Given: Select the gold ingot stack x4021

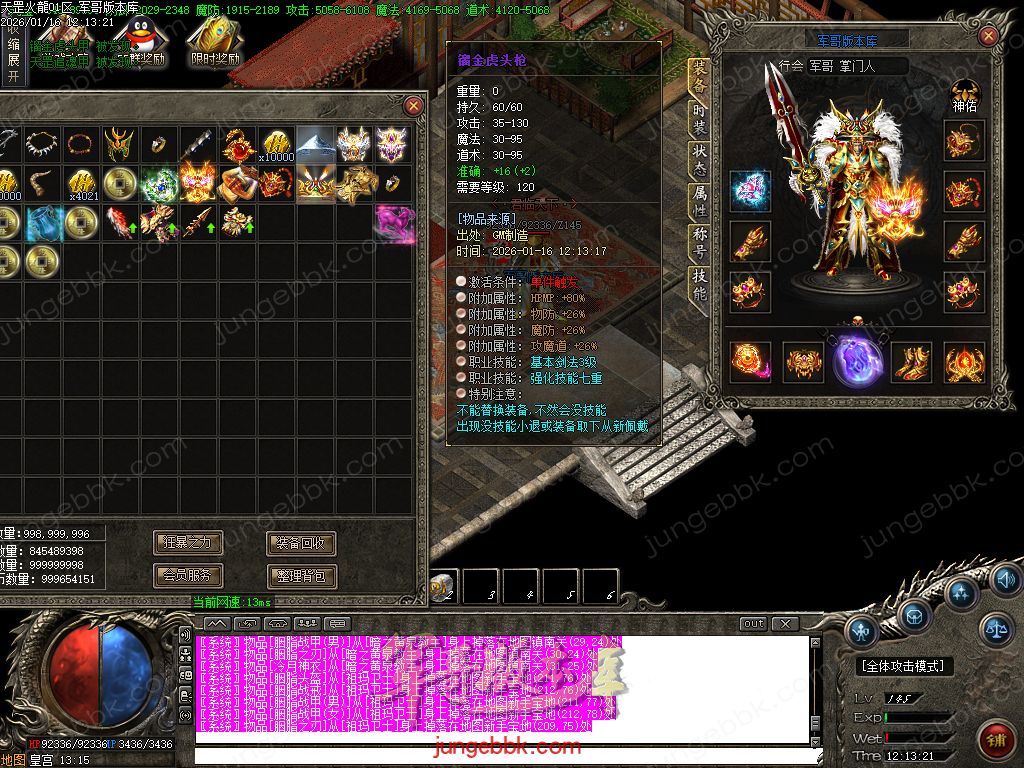Looking at the screenshot, I should (x=82, y=183).
